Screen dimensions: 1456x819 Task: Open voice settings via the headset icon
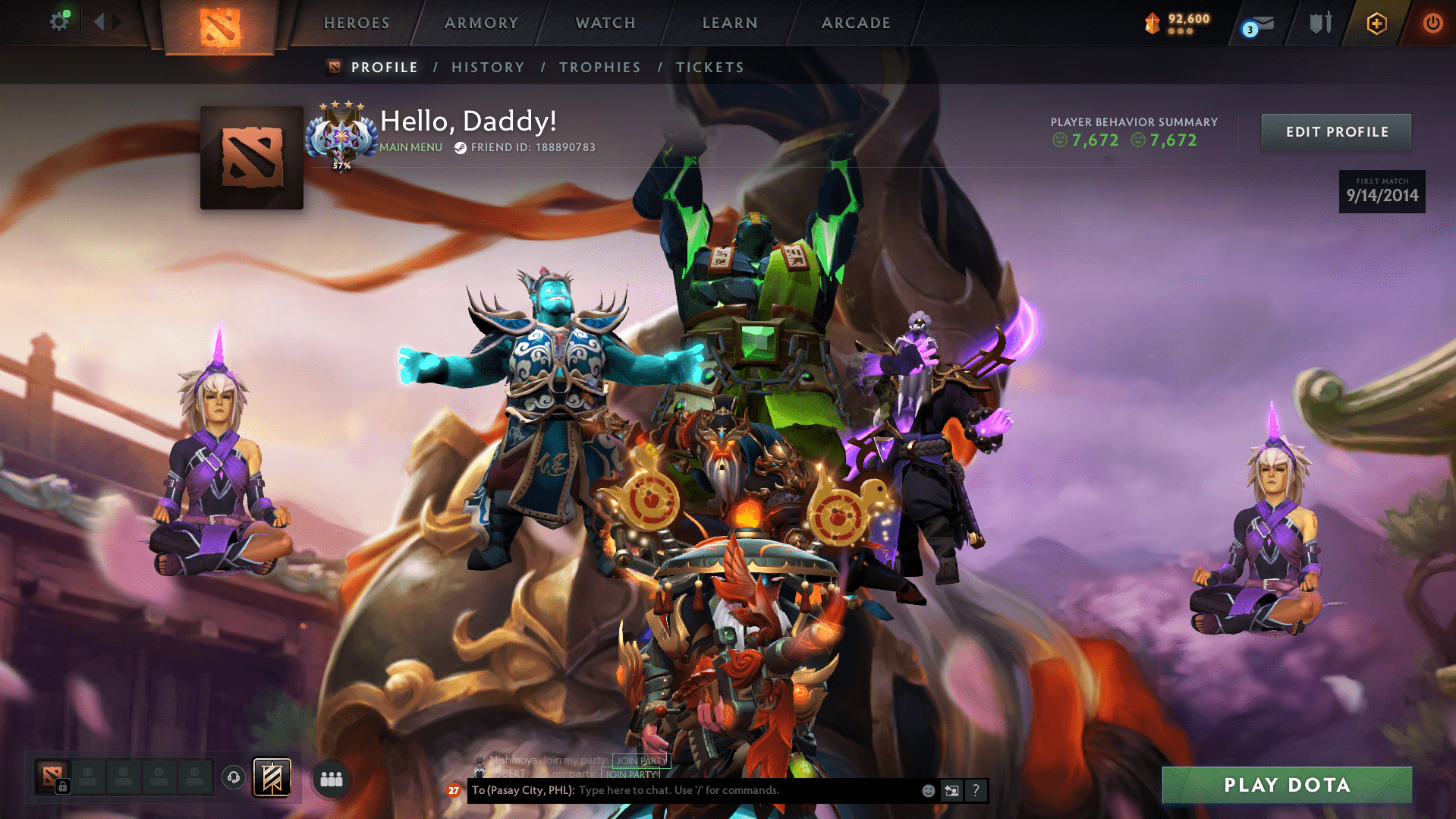pos(233,778)
